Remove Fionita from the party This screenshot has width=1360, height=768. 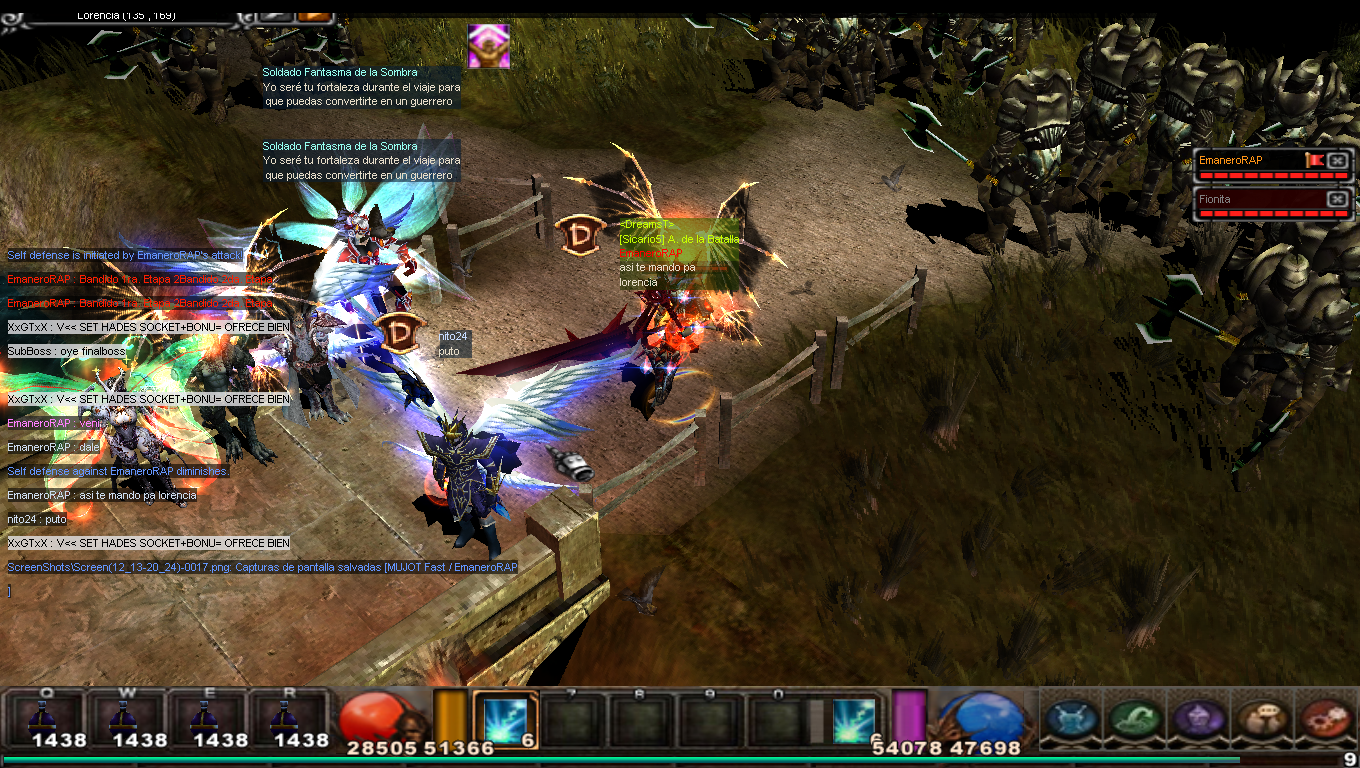point(1338,199)
